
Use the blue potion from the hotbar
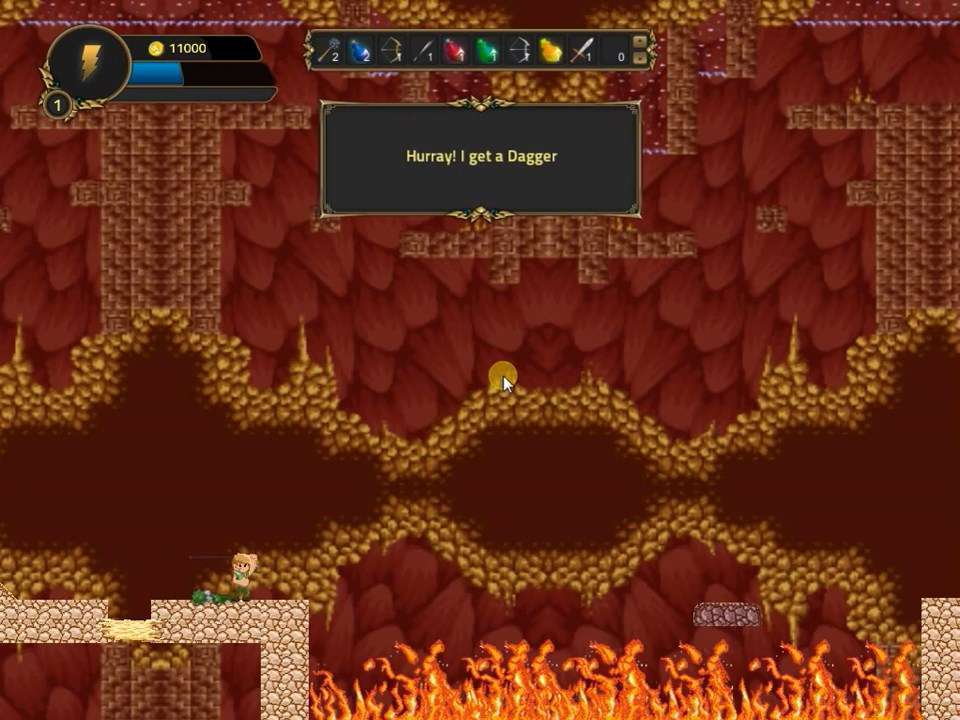(x=360, y=50)
